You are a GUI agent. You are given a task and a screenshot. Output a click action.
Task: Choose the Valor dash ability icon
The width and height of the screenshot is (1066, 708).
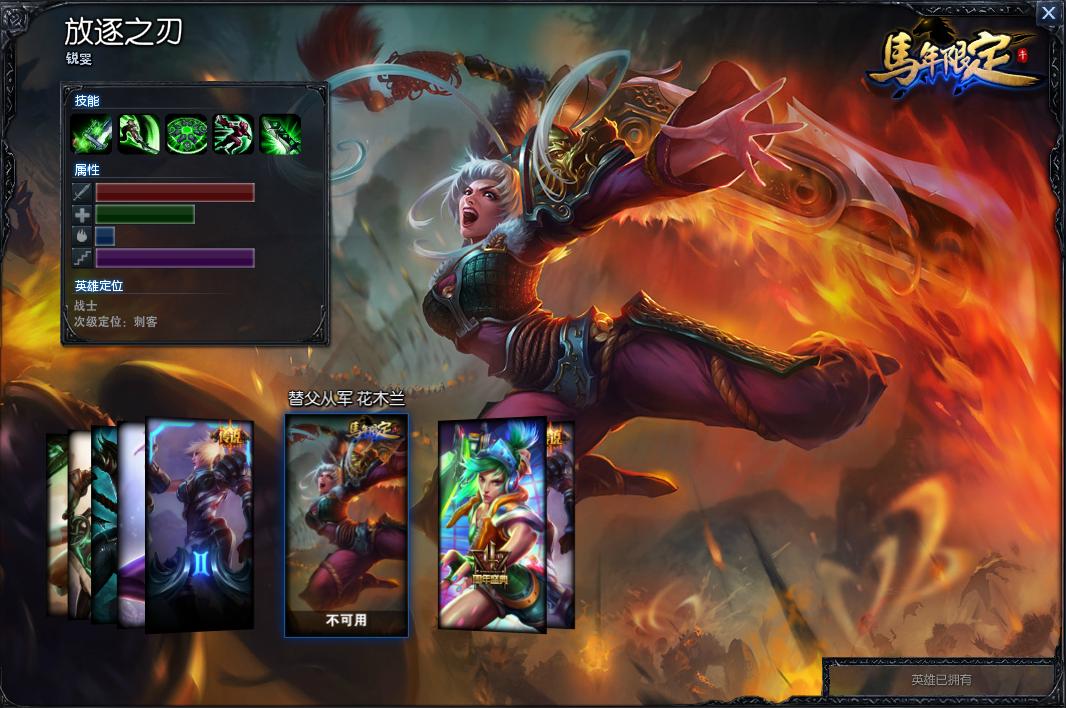pos(233,134)
